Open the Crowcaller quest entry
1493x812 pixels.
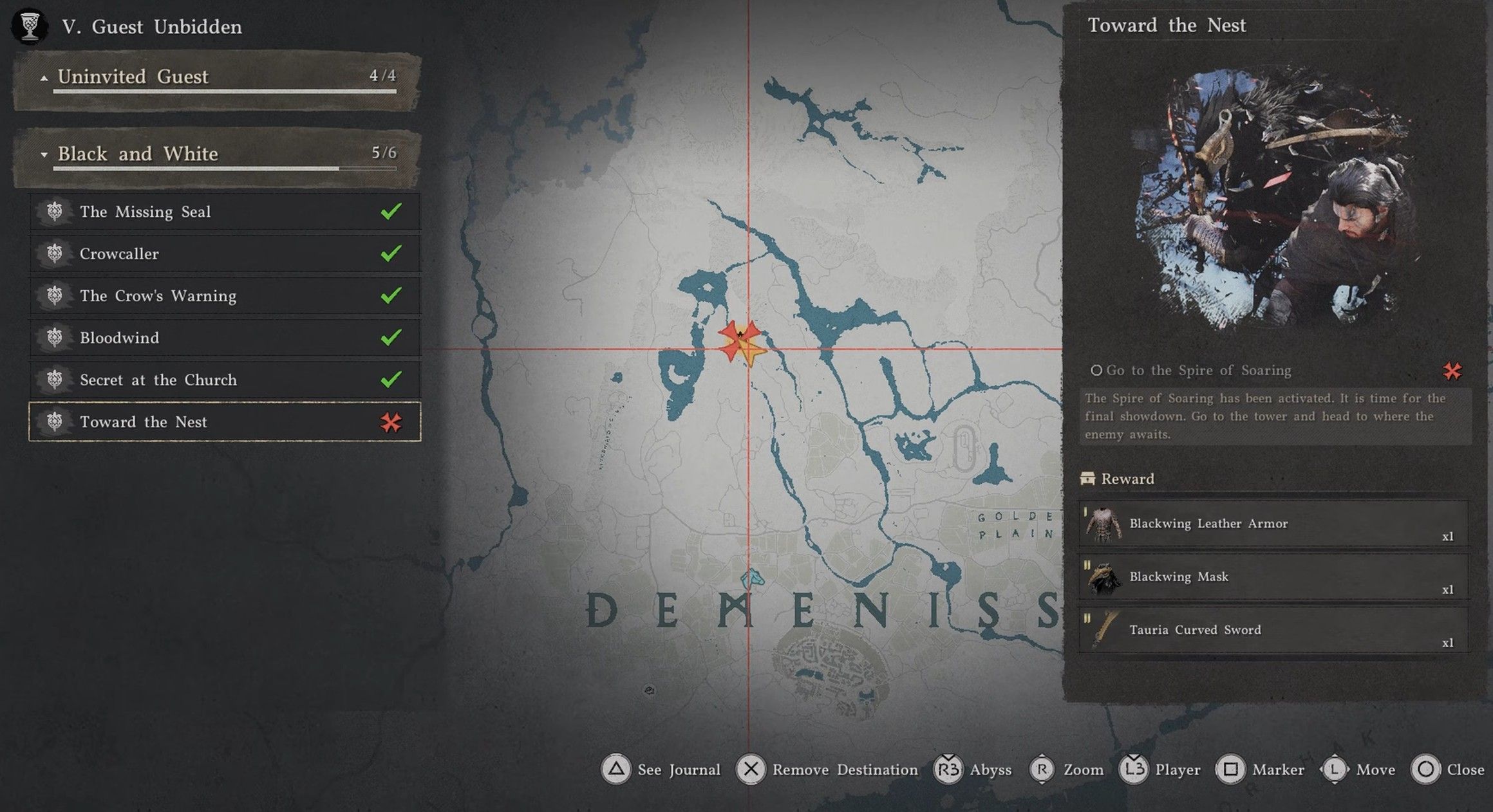225,254
